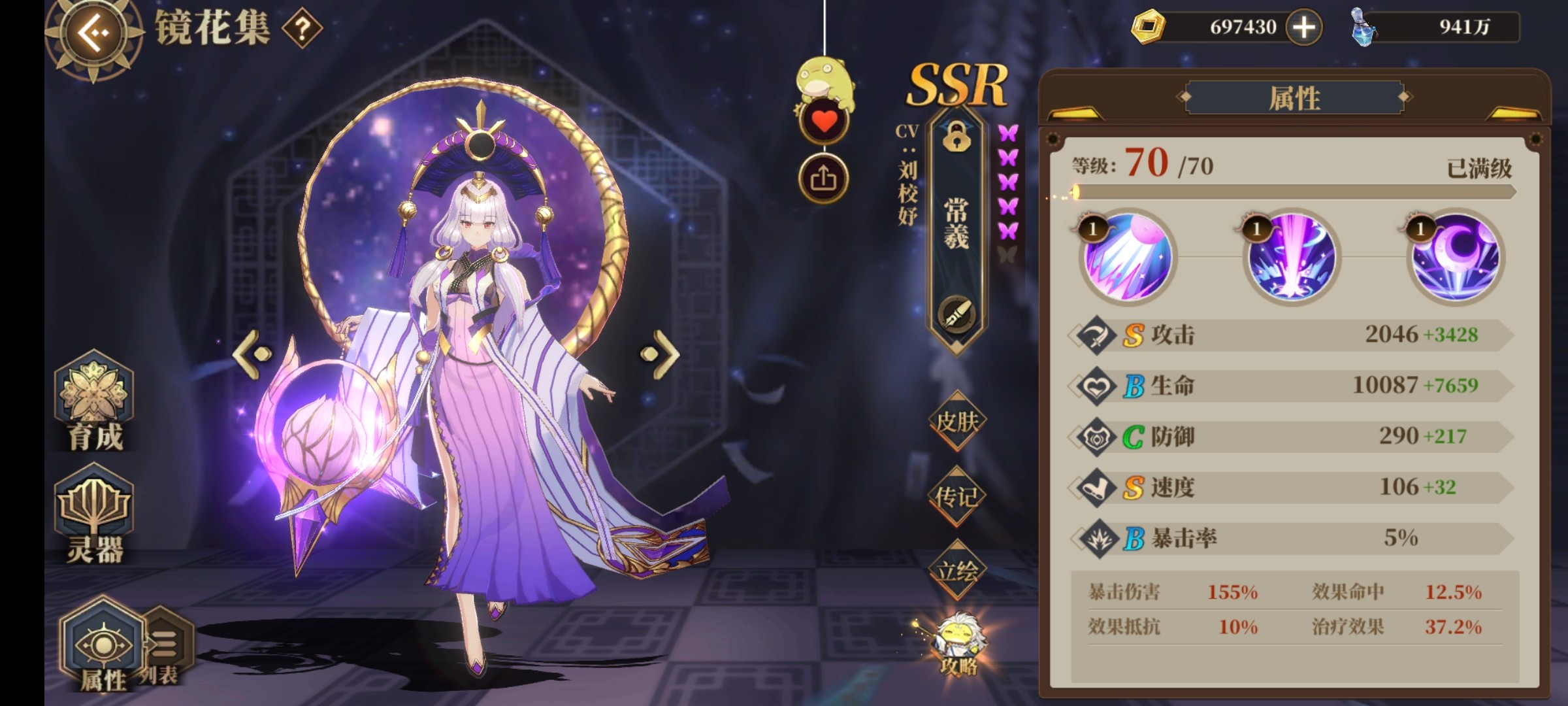
Task: Tap the share button
Action: click(x=823, y=178)
